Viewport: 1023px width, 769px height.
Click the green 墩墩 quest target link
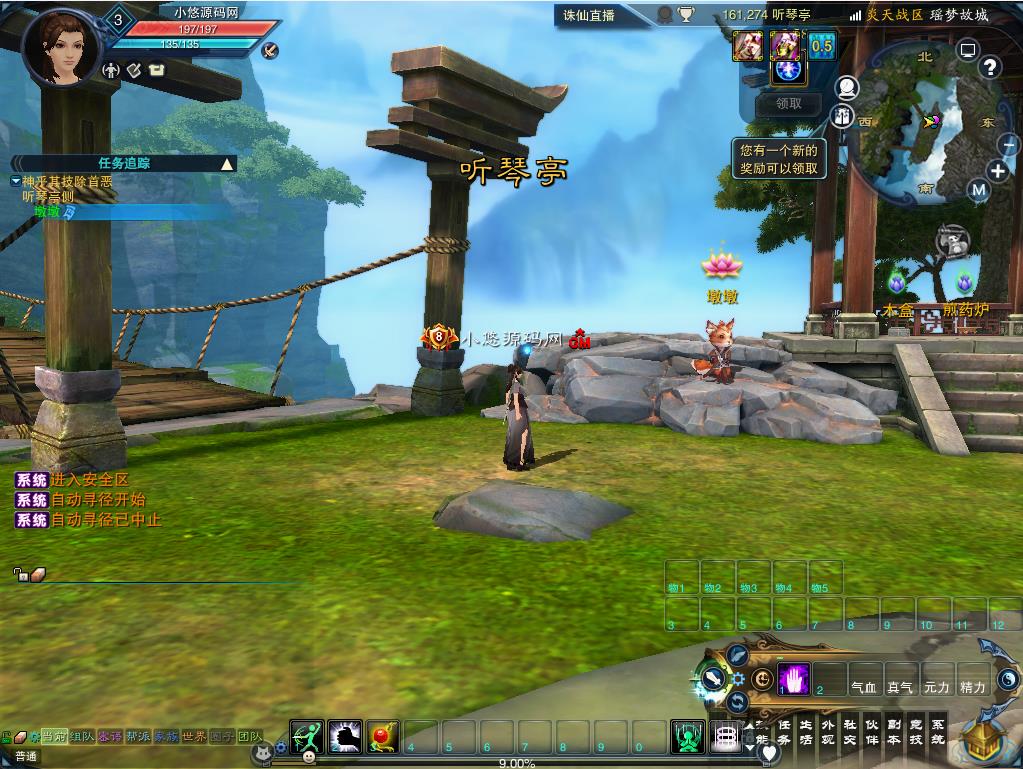47,211
